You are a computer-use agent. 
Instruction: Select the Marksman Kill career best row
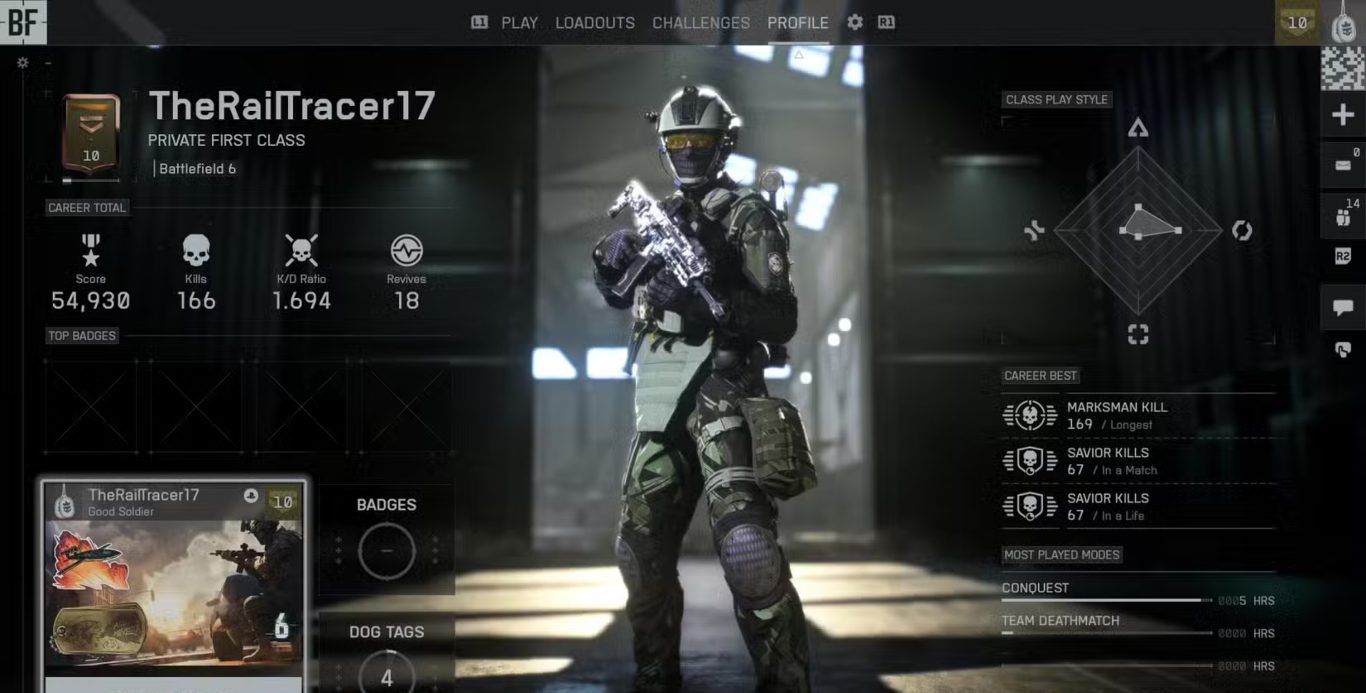click(x=1138, y=415)
